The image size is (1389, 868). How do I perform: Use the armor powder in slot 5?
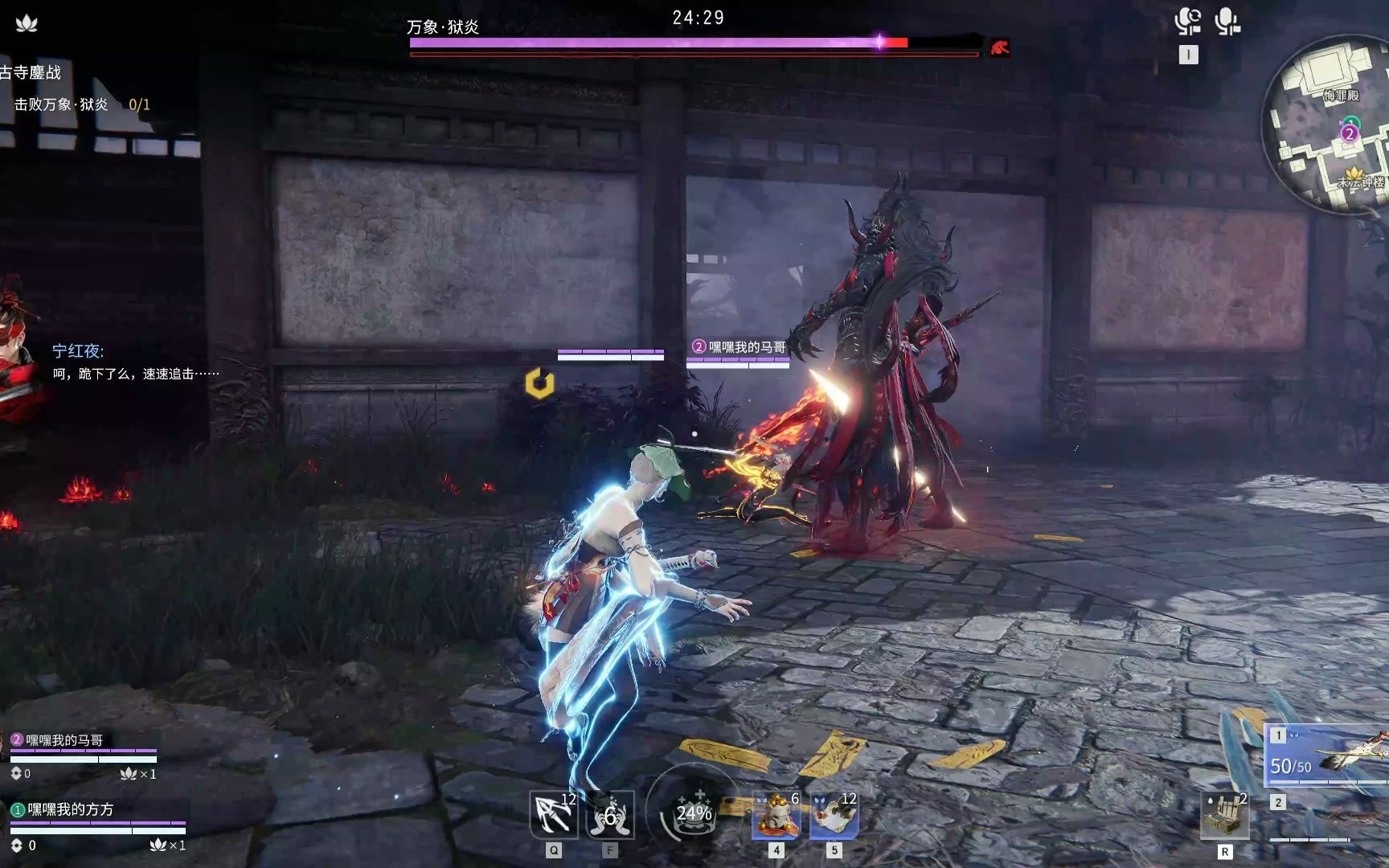click(x=834, y=815)
